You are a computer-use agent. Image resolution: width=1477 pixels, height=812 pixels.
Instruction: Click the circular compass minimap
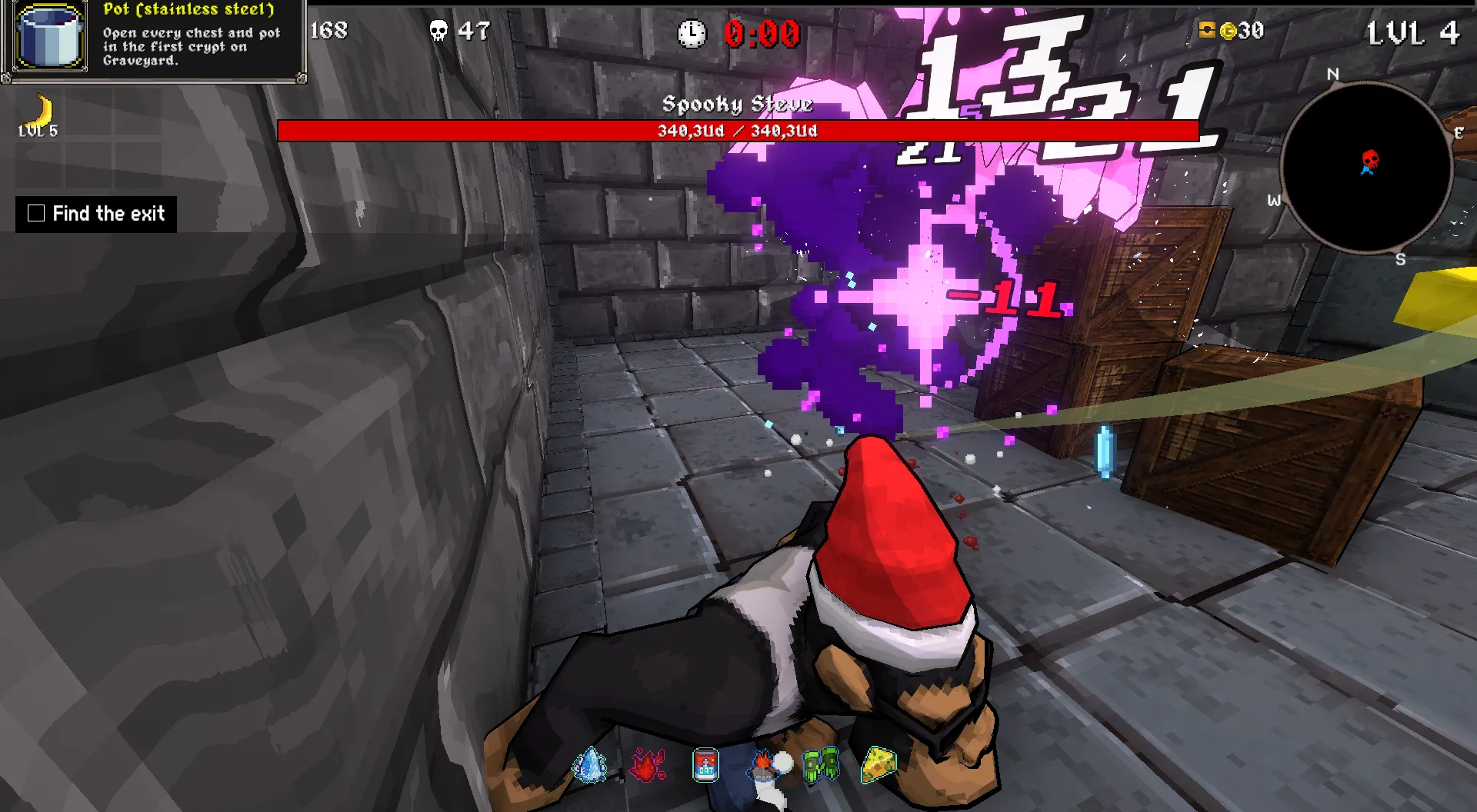tap(1366, 167)
